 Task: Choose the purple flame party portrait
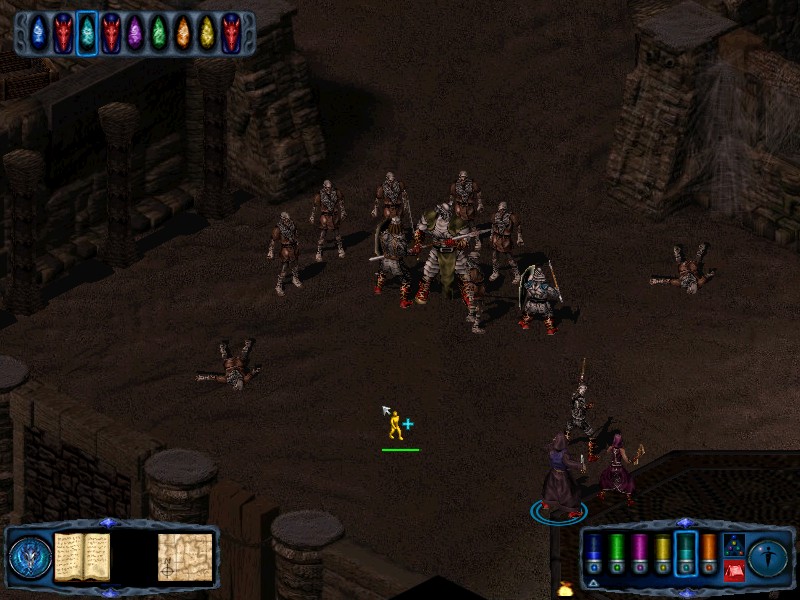click(x=135, y=33)
